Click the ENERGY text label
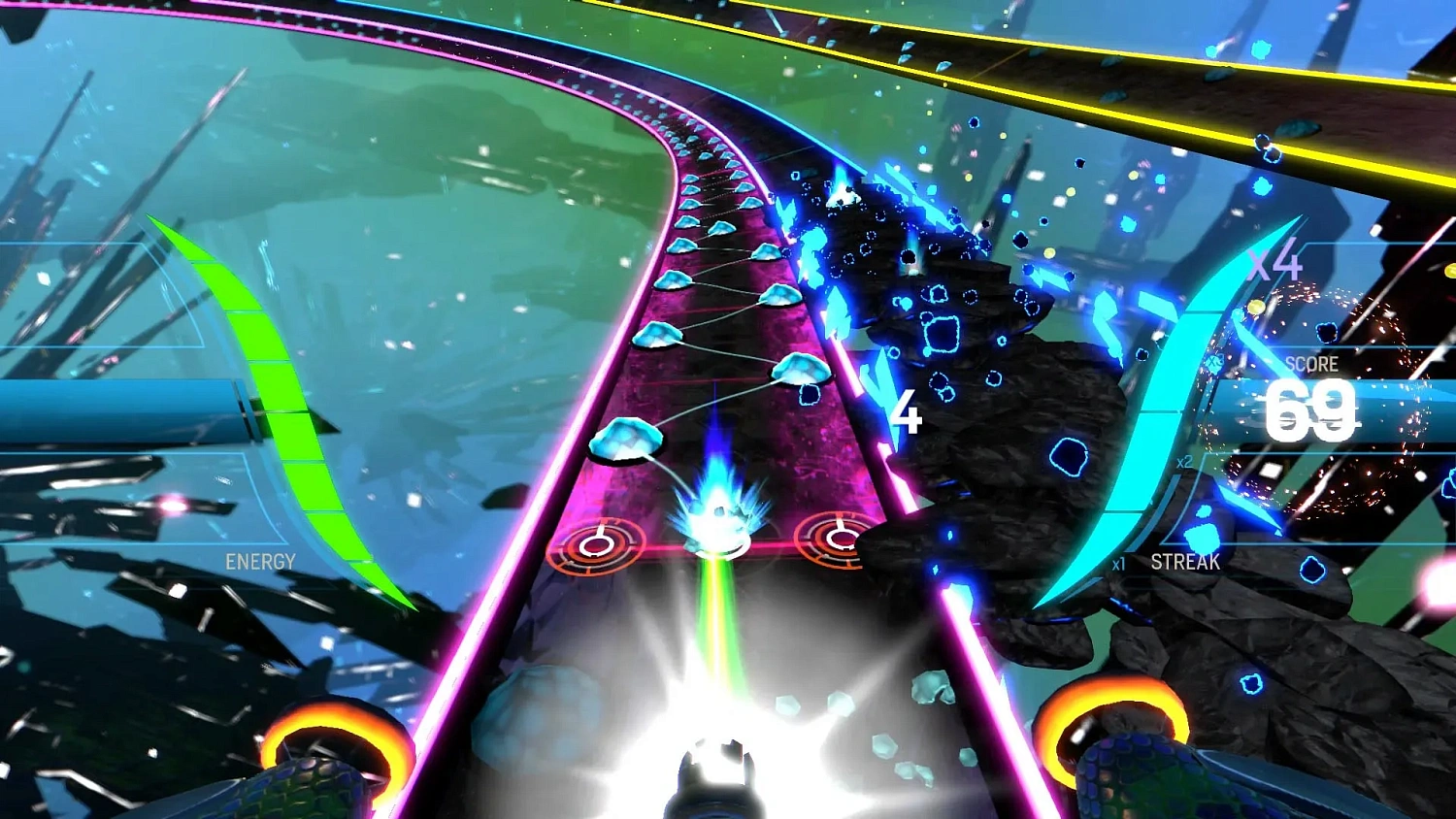Viewport: 1456px width, 819px height. (259, 561)
